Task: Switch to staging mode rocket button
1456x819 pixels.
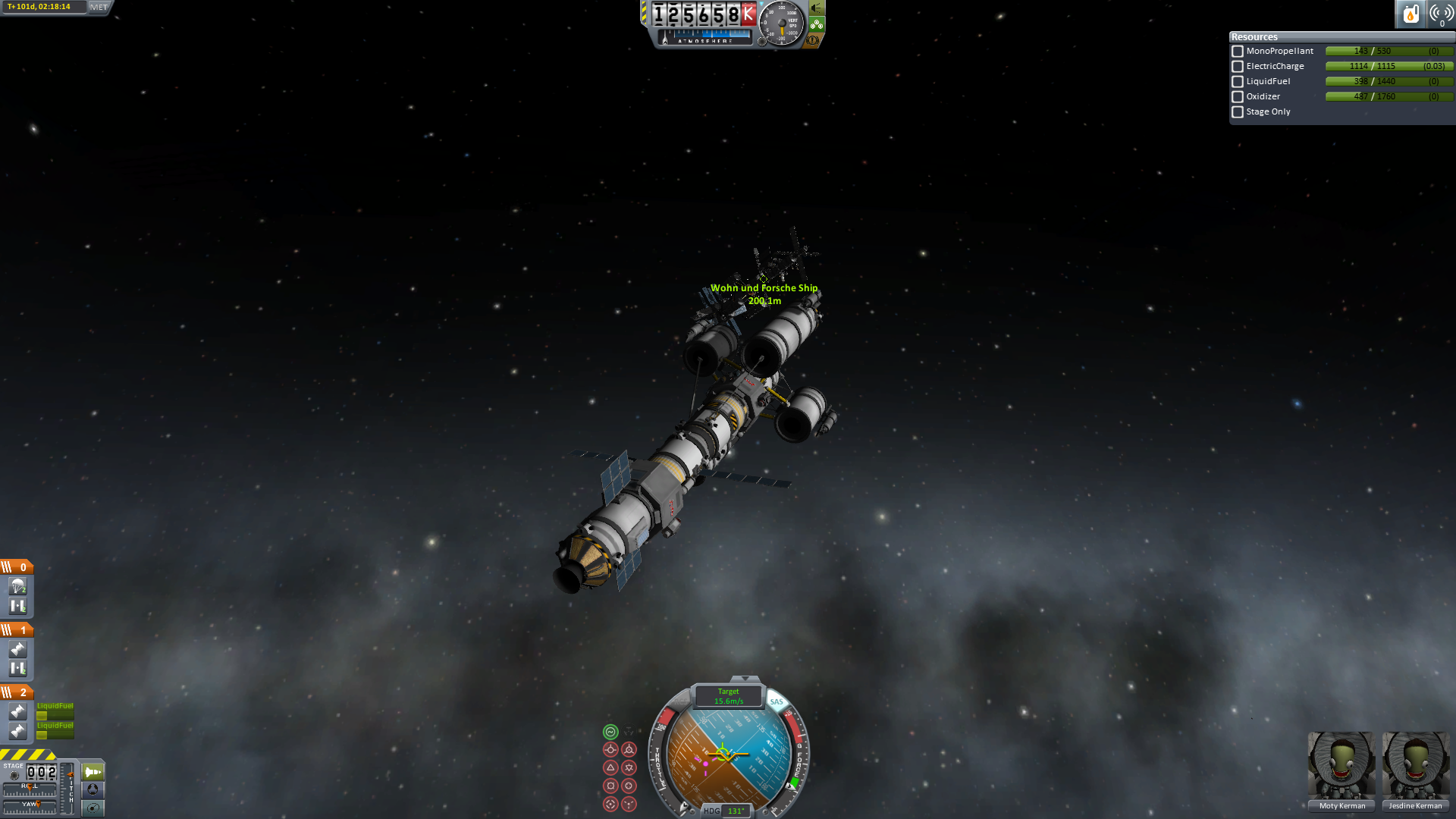Action: click(x=93, y=772)
